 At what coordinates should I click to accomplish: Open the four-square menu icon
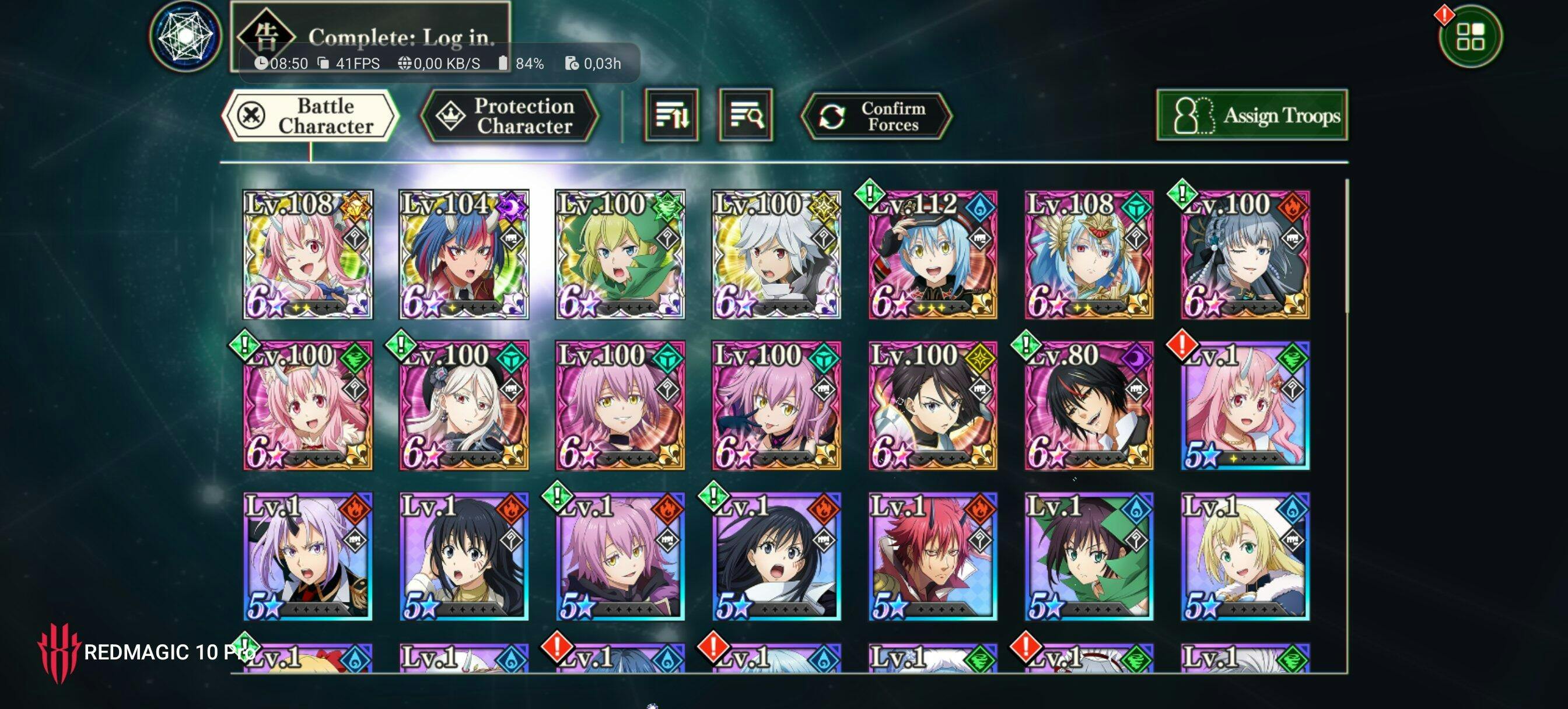point(1470,37)
